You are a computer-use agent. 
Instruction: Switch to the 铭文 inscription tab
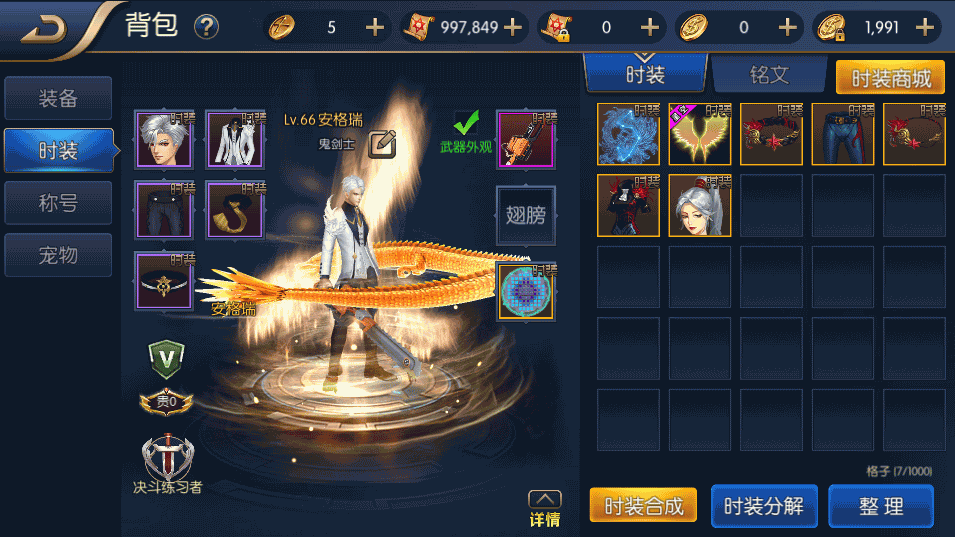click(x=769, y=75)
